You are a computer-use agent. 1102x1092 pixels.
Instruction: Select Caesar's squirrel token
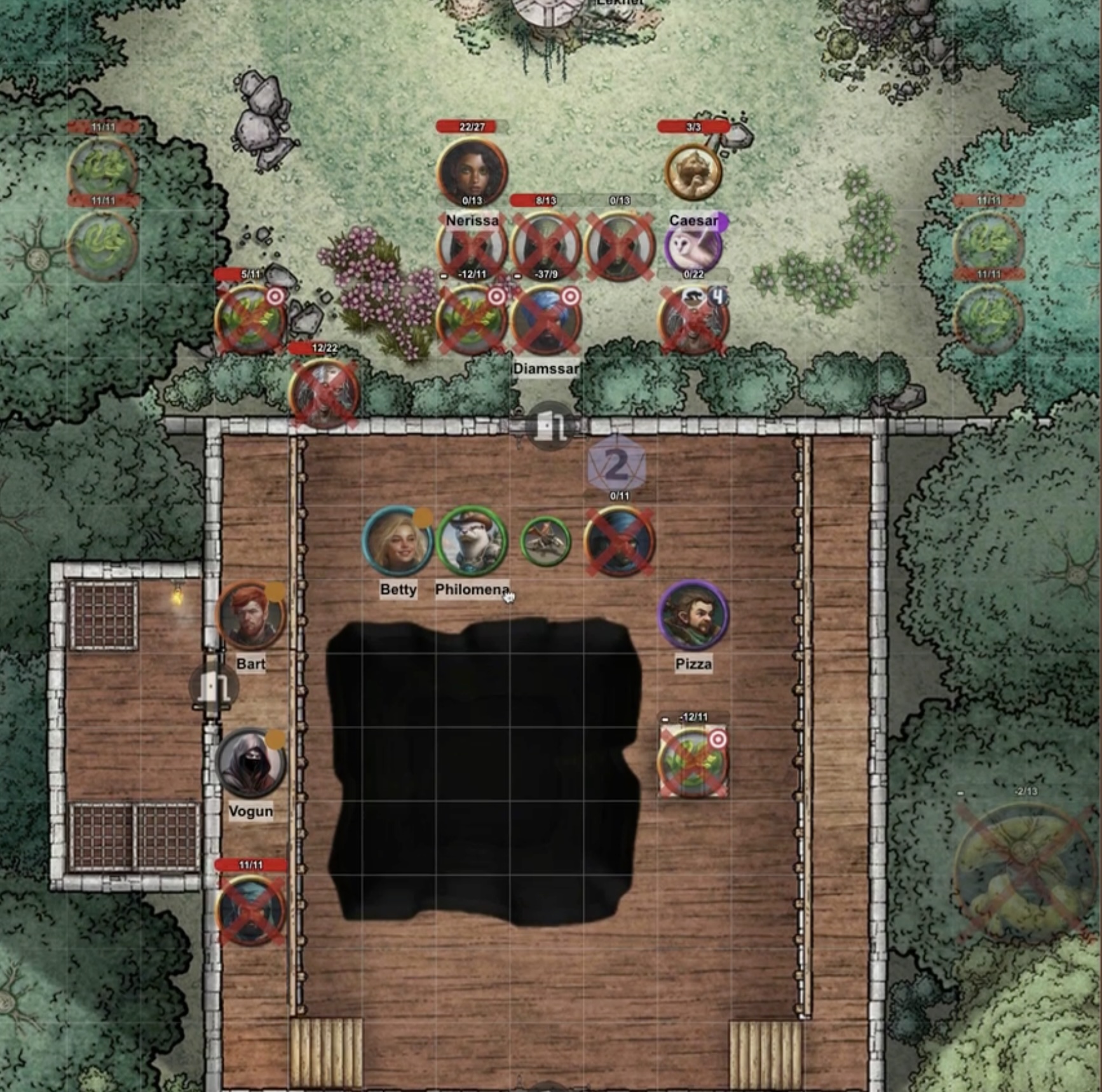pyautogui.click(x=693, y=172)
